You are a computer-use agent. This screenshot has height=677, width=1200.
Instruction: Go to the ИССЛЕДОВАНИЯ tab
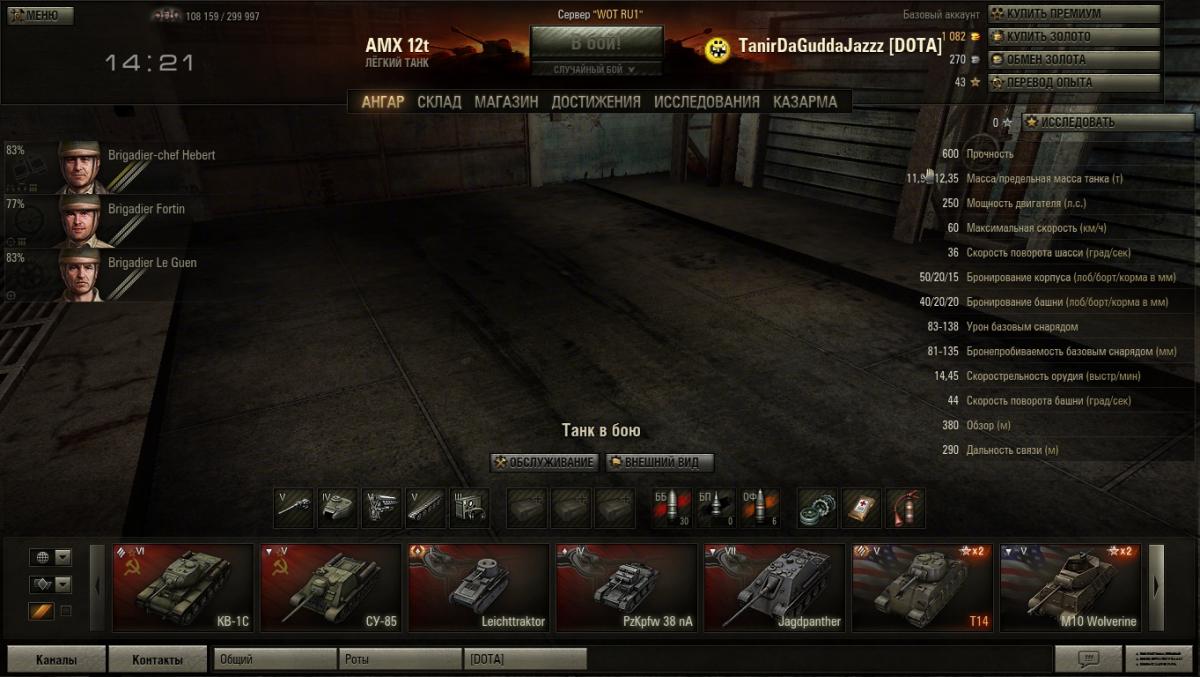(707, 101)
